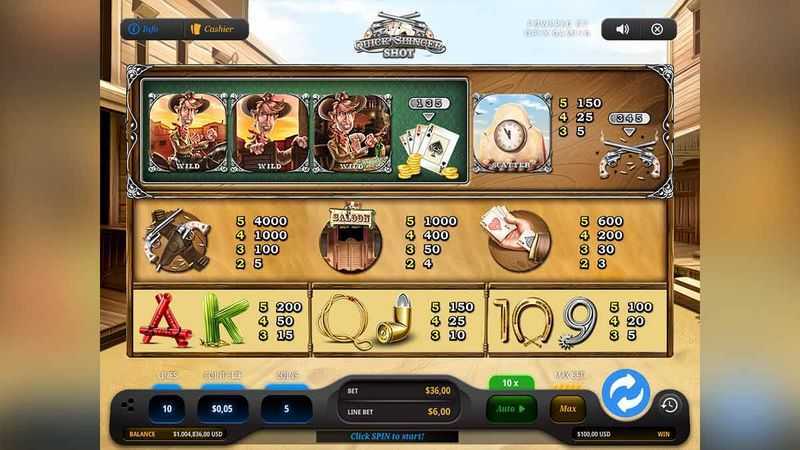This screenshot has width=800, height=450.
Task: Open the three-dot options icon
Action: click(127, 405)
